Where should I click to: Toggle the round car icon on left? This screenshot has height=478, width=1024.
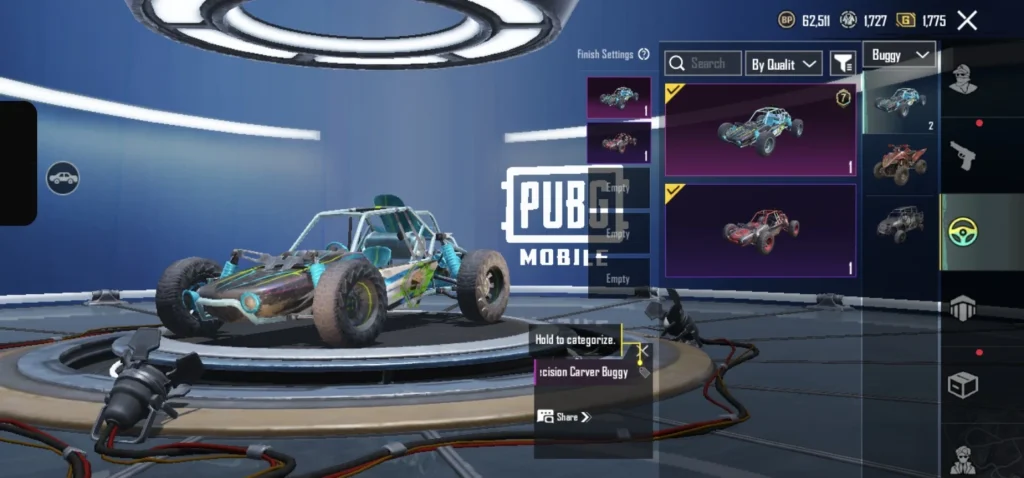click(x=63, y=178)
